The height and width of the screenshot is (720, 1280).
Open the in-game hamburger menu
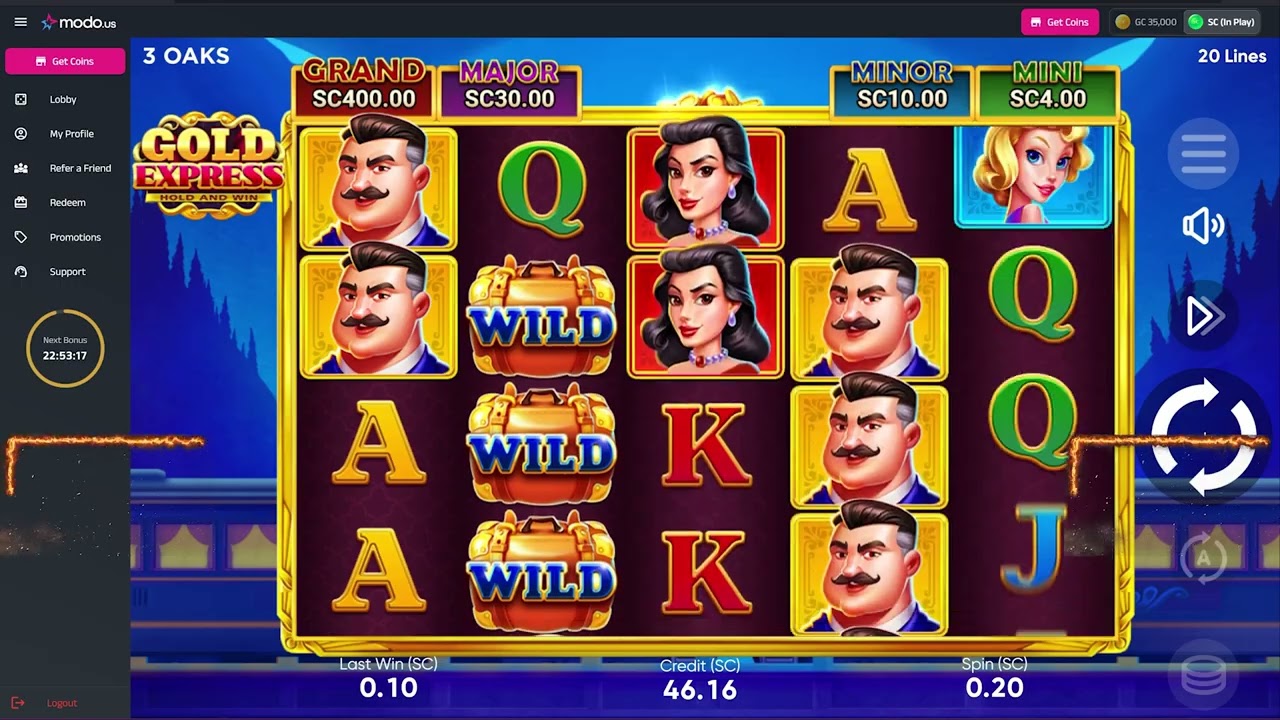pyautogui.click(x=1203, y=152)
